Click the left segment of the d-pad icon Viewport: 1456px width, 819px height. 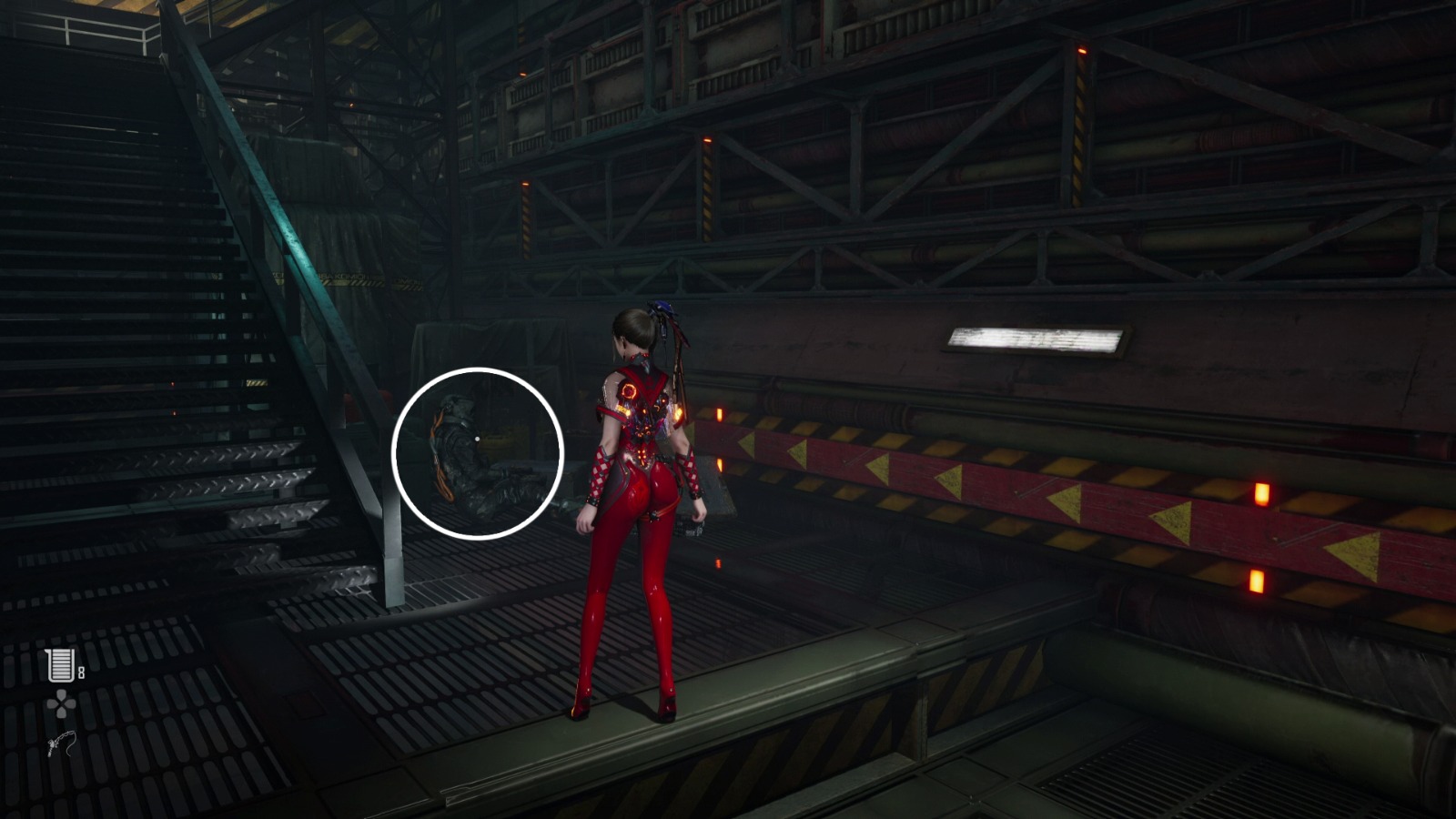point(53,703)
